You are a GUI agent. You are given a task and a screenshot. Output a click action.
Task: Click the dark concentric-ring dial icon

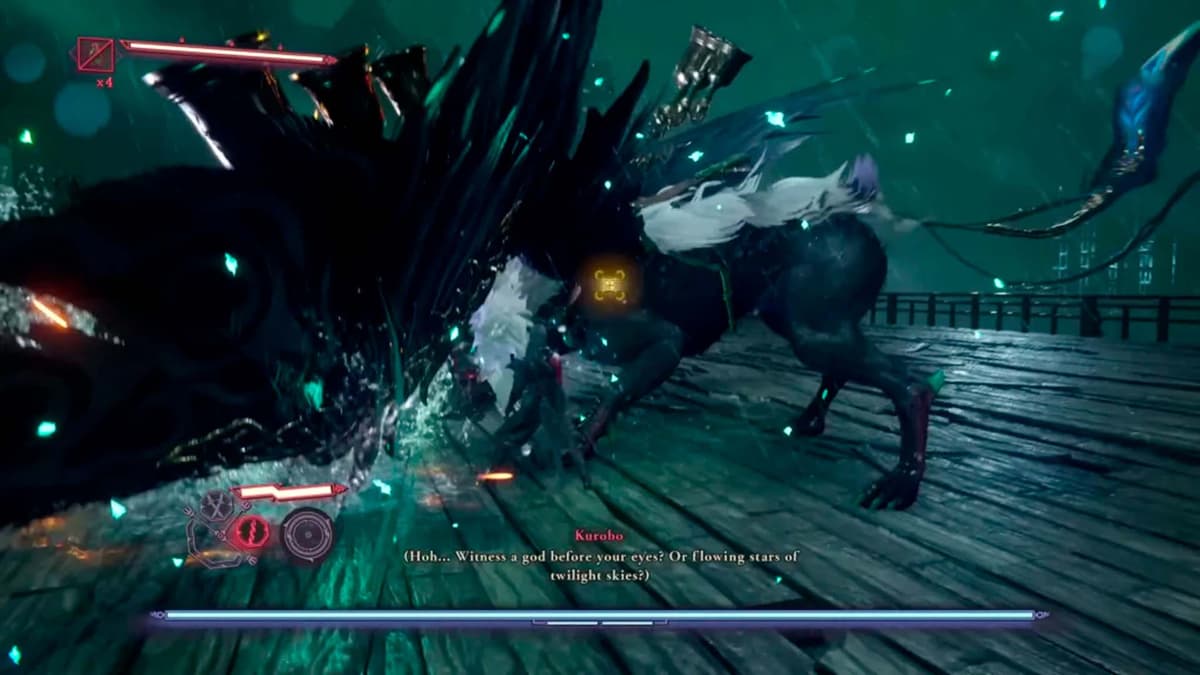click(x=307, y=533)
